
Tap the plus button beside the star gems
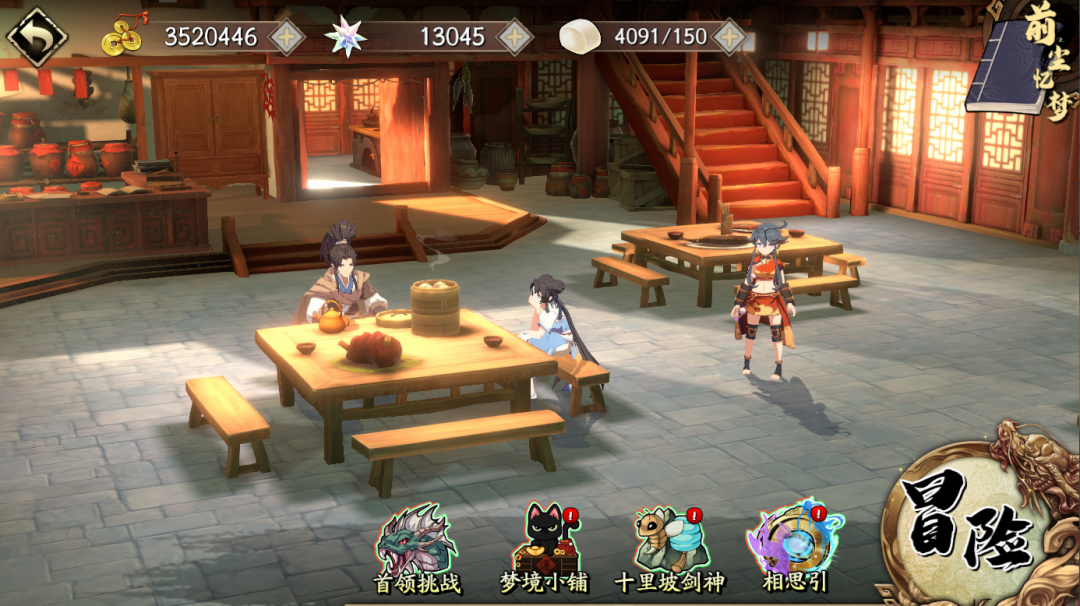(515, 37)
